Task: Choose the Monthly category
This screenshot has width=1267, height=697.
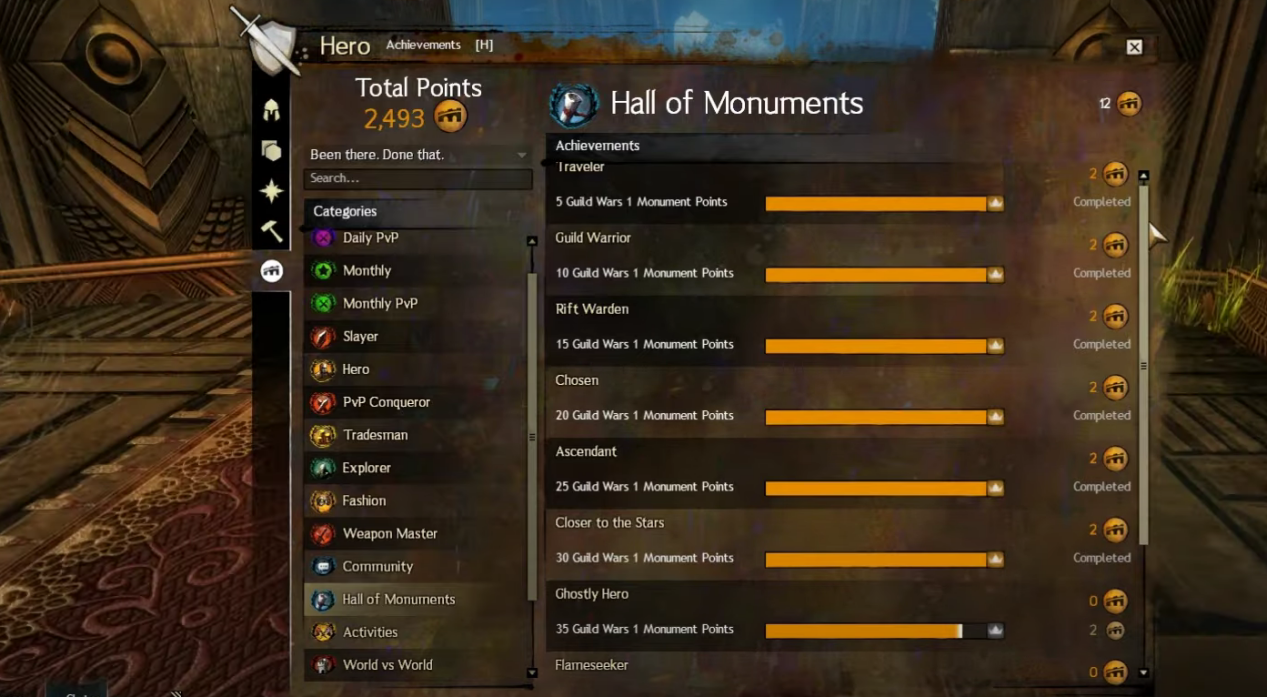Action: click(x=366, y=271)
